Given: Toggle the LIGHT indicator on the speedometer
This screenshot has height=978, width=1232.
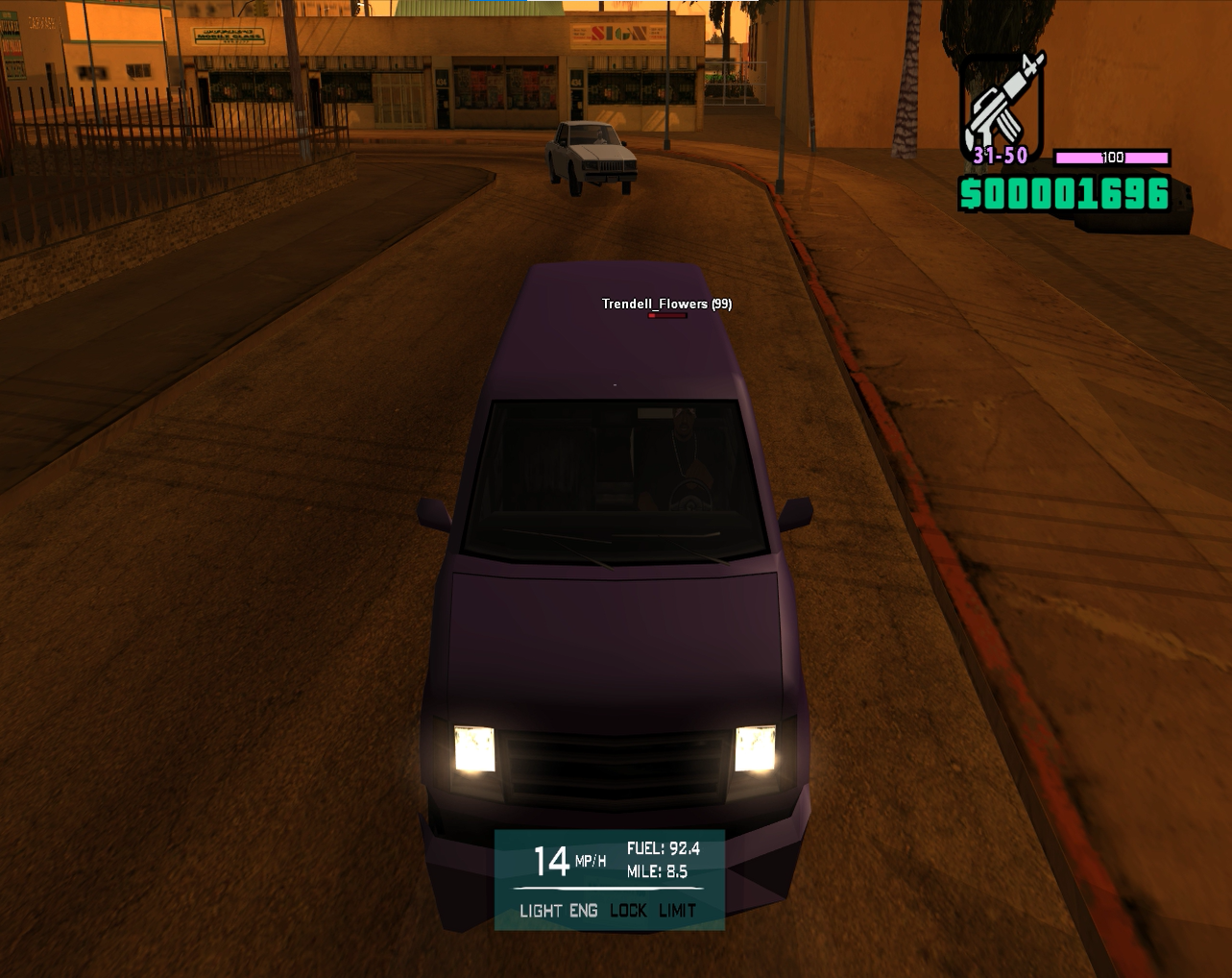Looking at the screenshot, I should (x=542, y=911).
